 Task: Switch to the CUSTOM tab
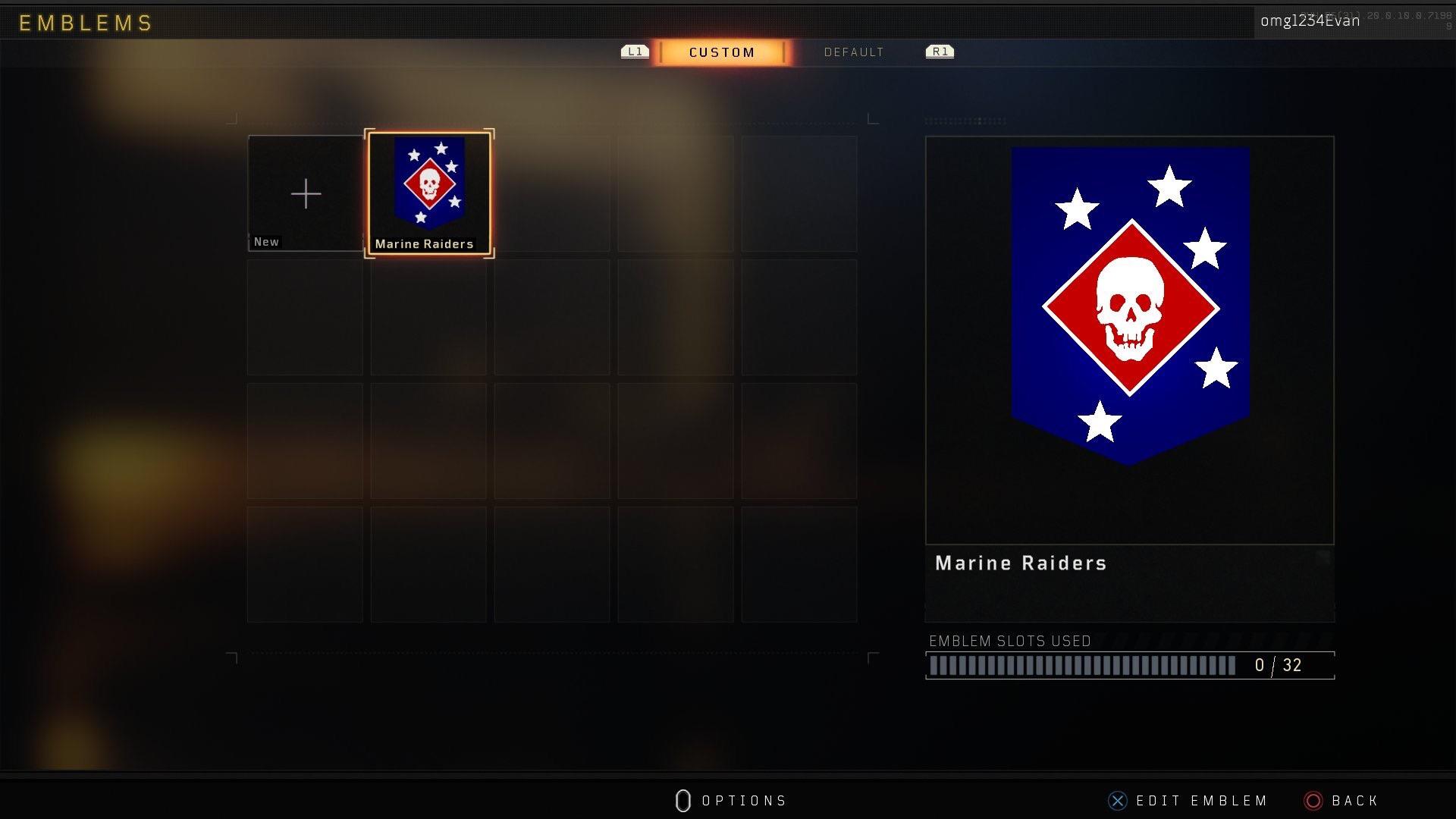point(721,52)
